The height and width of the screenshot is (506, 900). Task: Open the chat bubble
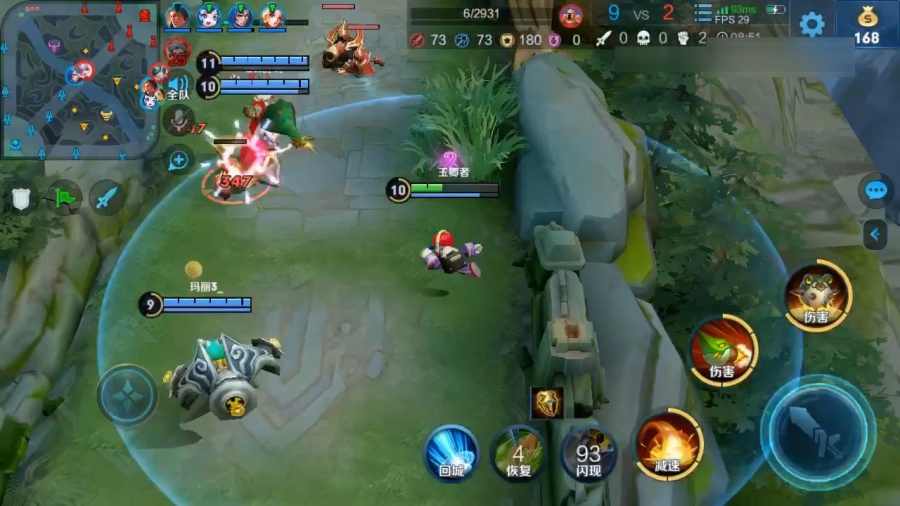pos(876,190)
